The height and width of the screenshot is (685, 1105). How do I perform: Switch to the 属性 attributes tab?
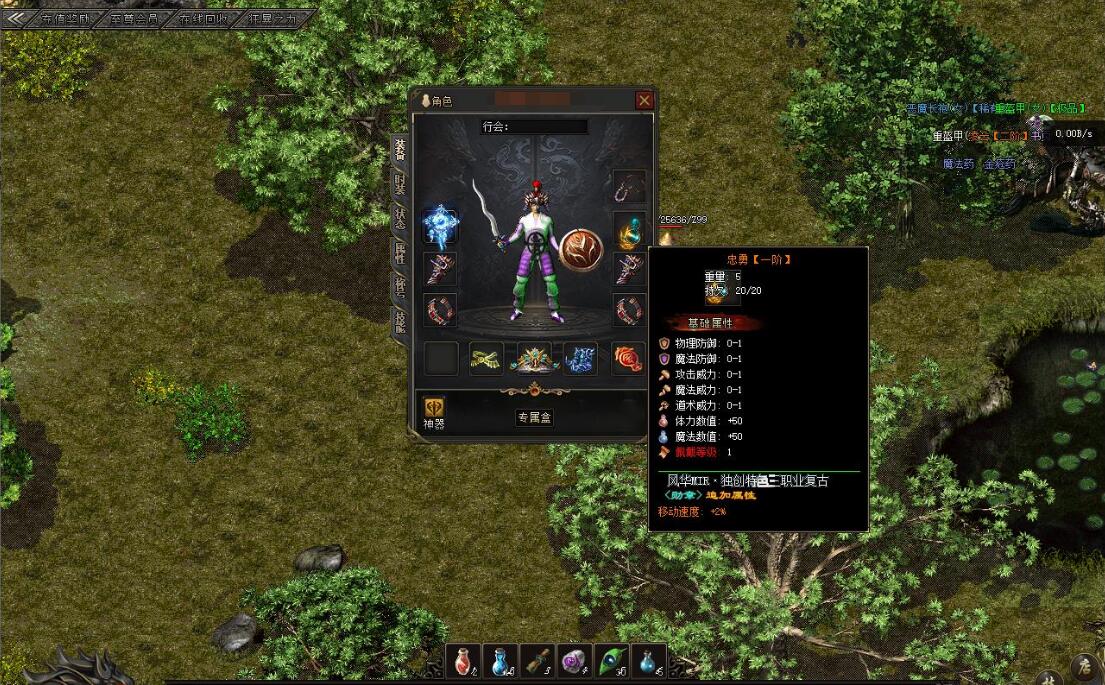399,254
